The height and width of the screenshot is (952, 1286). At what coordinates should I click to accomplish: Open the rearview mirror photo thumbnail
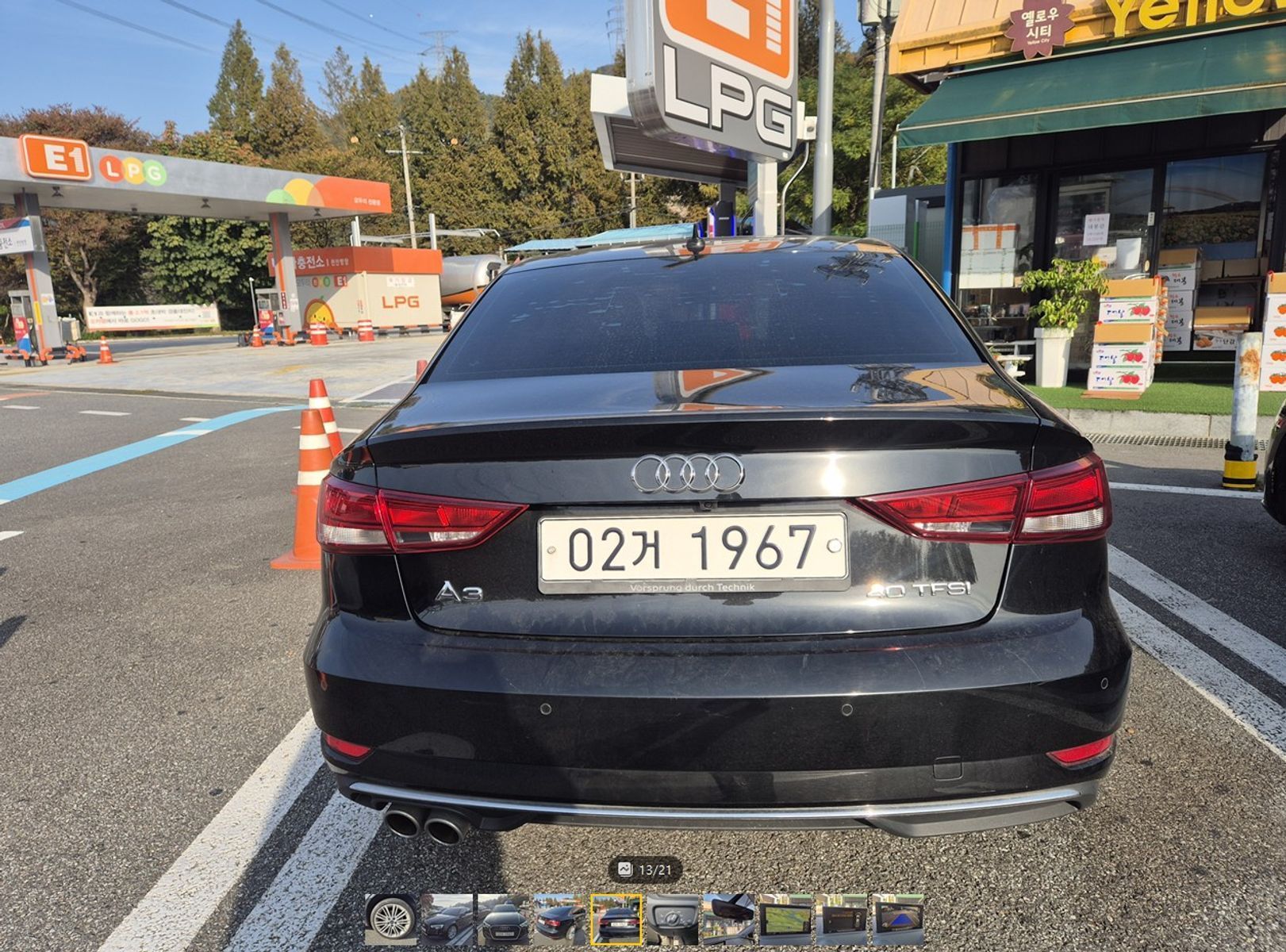[729, 919]
